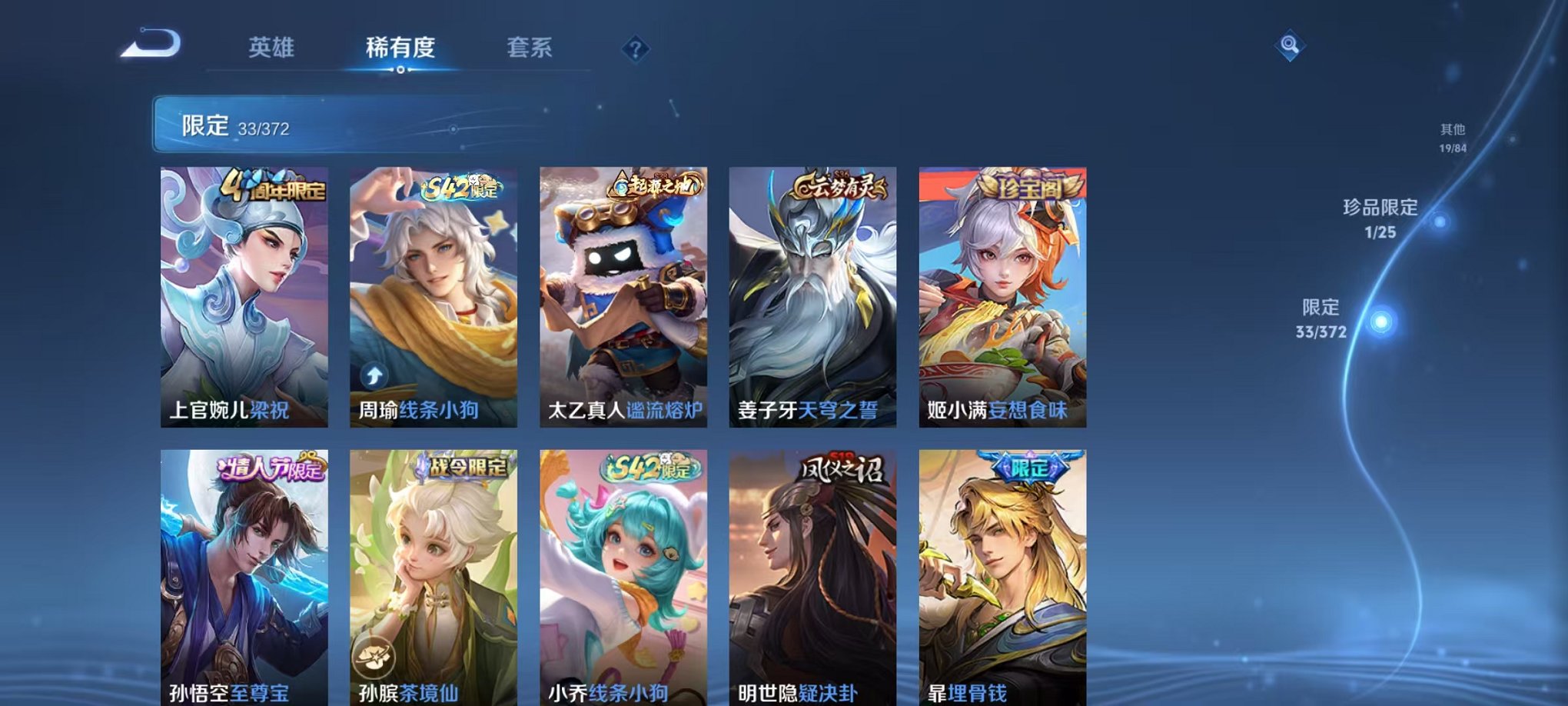Switch to the 套系 tab
1568x706 pixels.
point(537,46)
